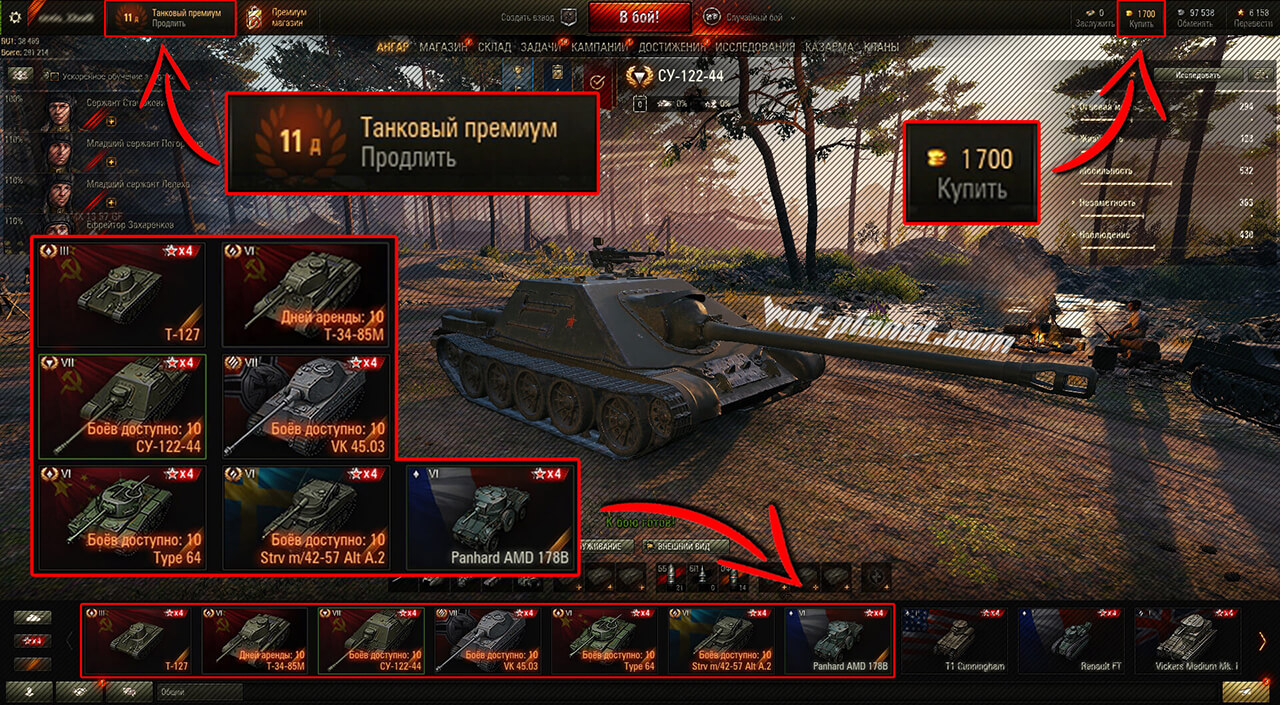
Task: Open the Случайный бой battle mode dropdown
Action: (750, 17)
